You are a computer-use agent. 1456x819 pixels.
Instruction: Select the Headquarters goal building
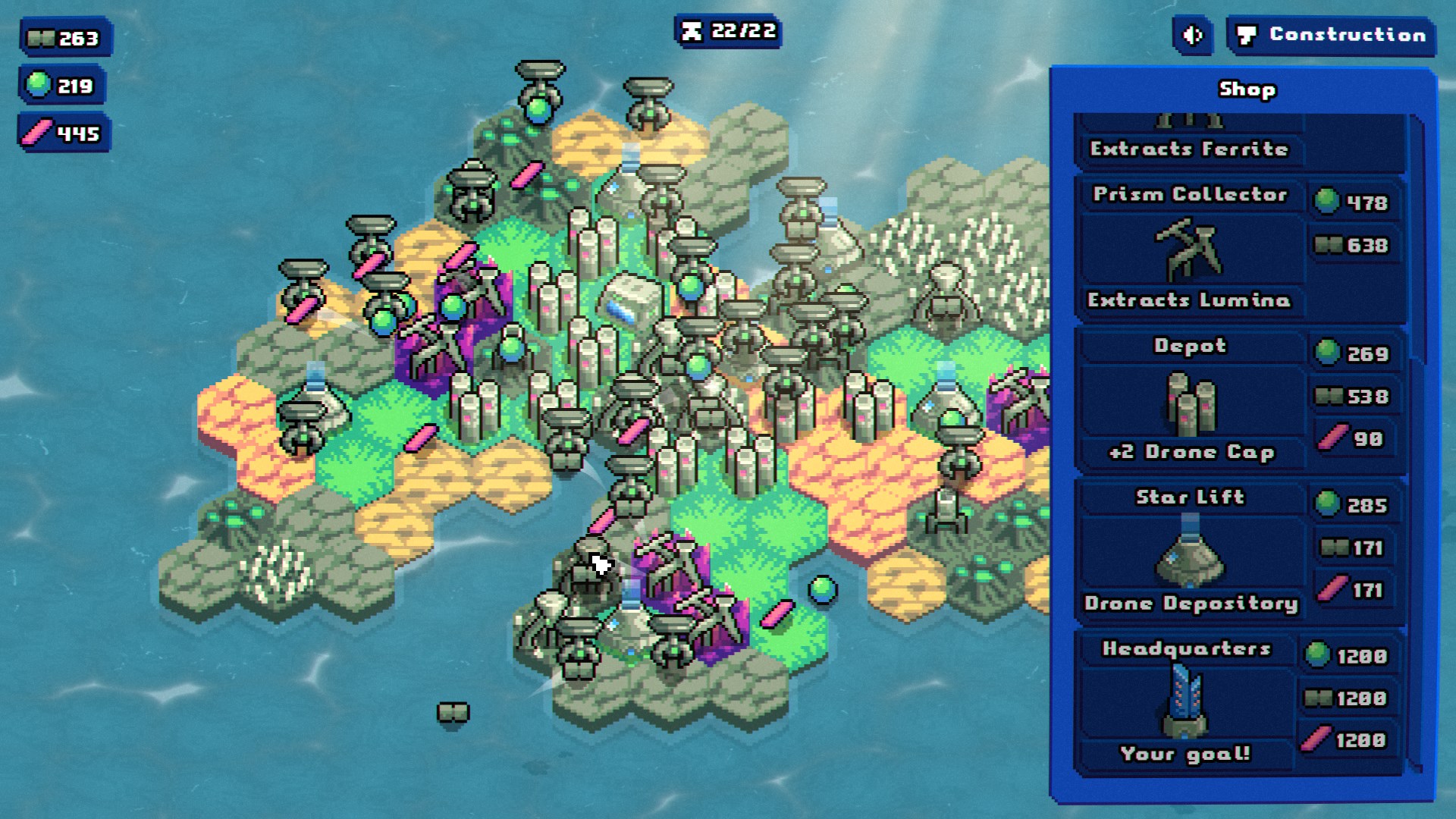1185,701
